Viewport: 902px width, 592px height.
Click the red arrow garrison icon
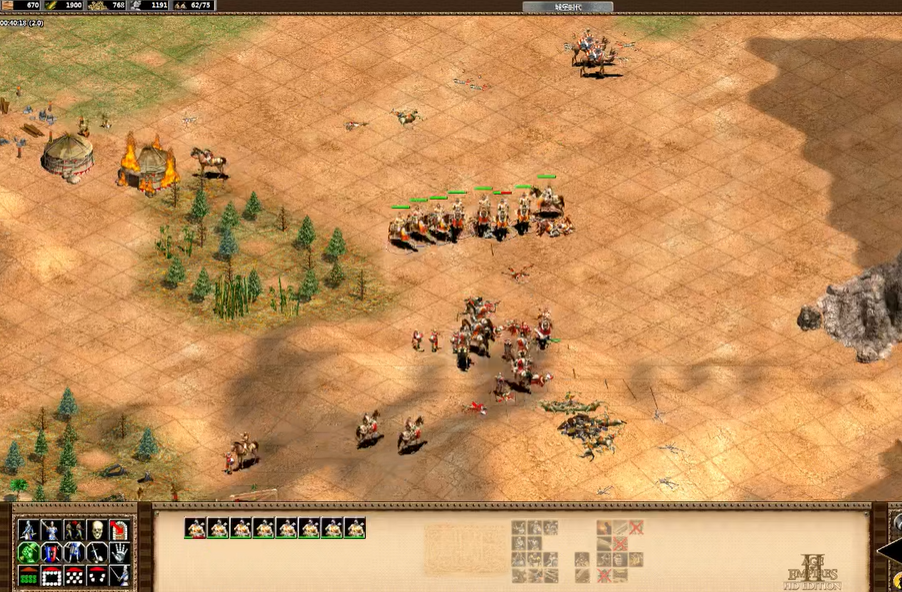point(120,529)
